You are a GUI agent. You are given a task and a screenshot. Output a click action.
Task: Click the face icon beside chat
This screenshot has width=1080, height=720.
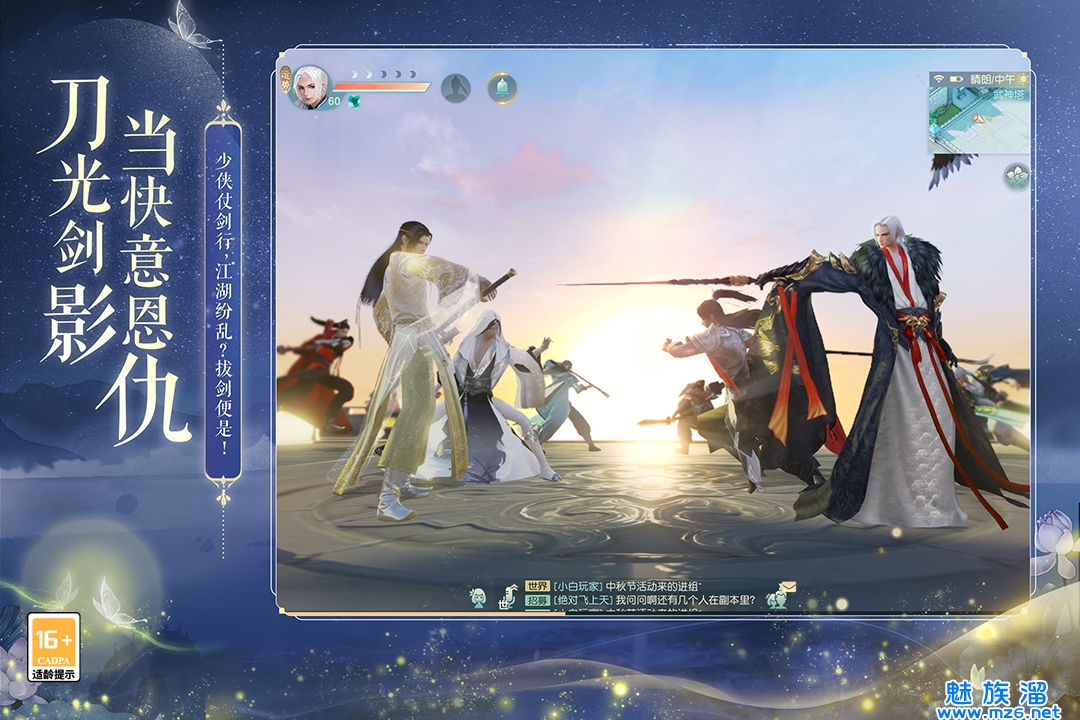click(478, 598)
